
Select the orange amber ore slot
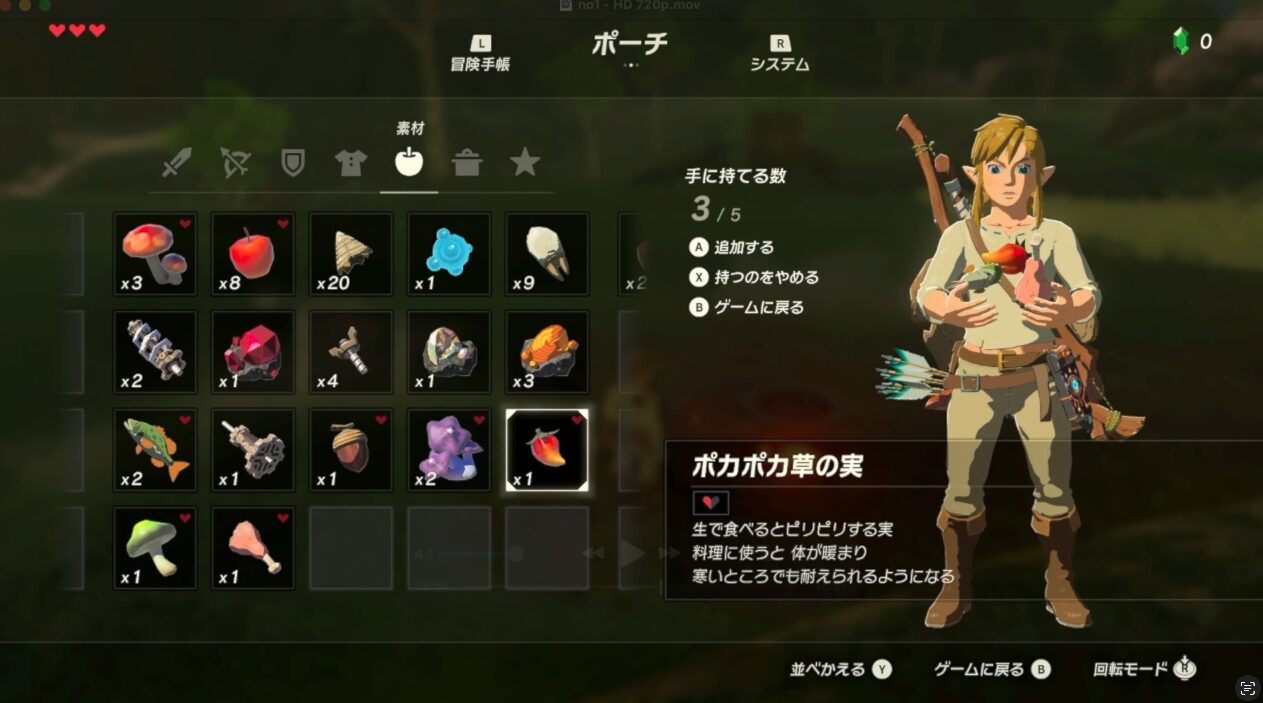point(547,352)
